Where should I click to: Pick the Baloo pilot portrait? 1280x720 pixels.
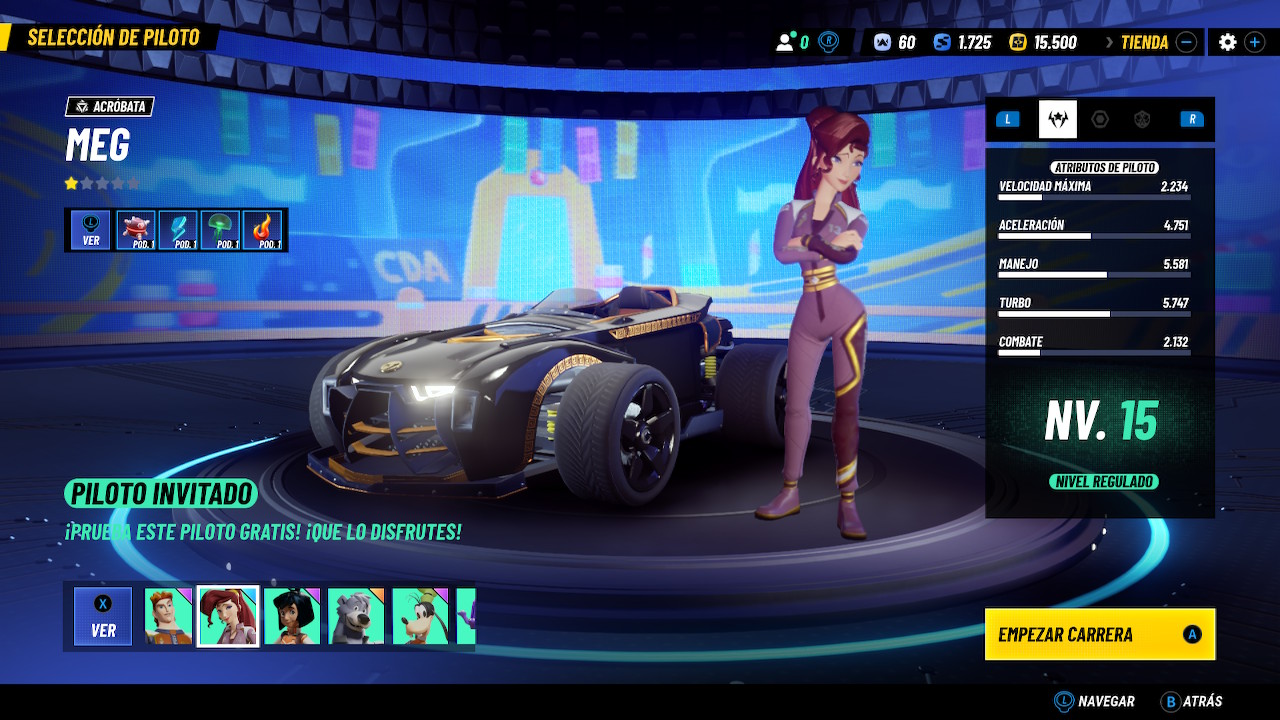[x=356, y=616]
